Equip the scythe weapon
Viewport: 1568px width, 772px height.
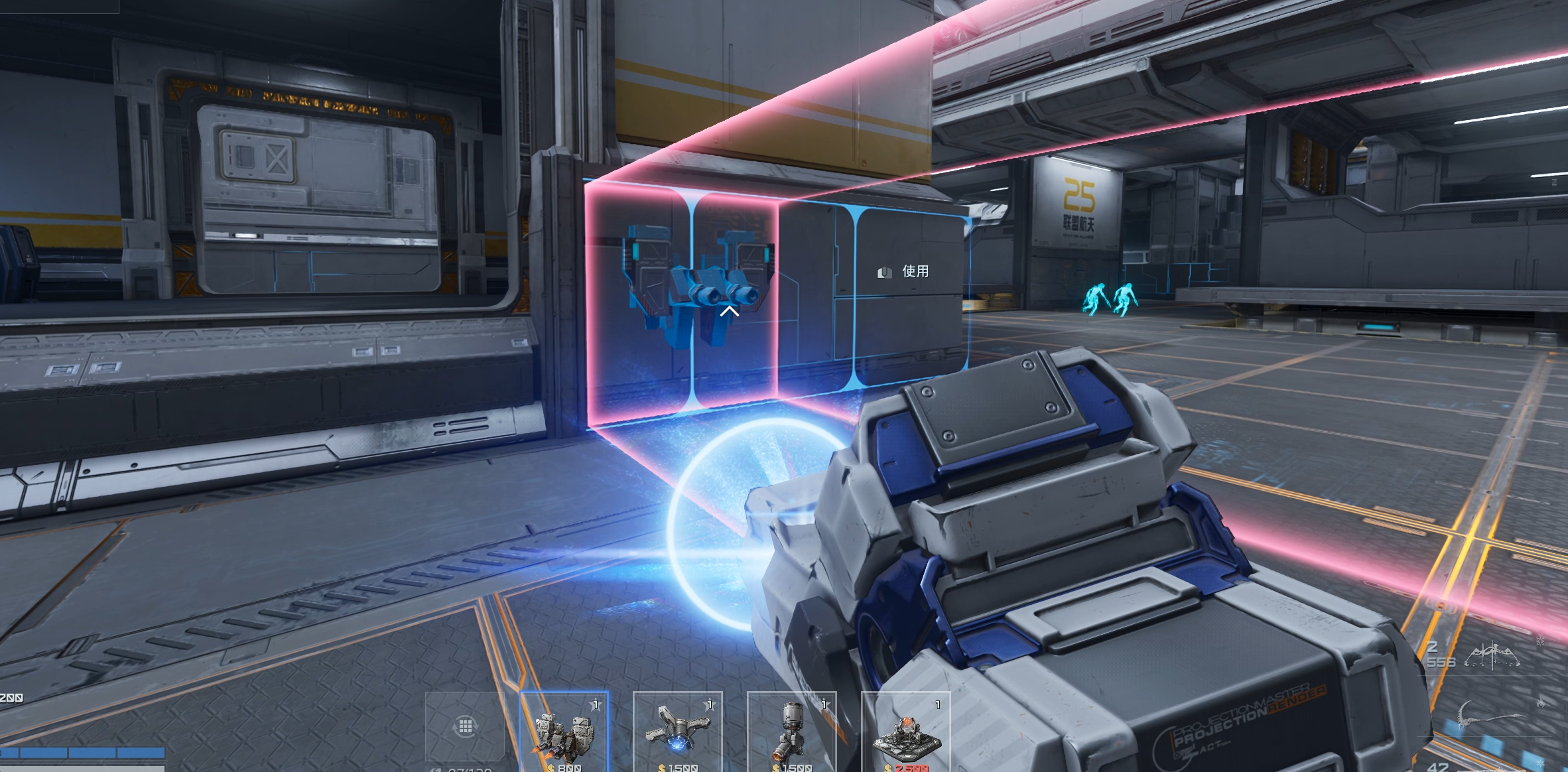click(x=1488, y=716)
